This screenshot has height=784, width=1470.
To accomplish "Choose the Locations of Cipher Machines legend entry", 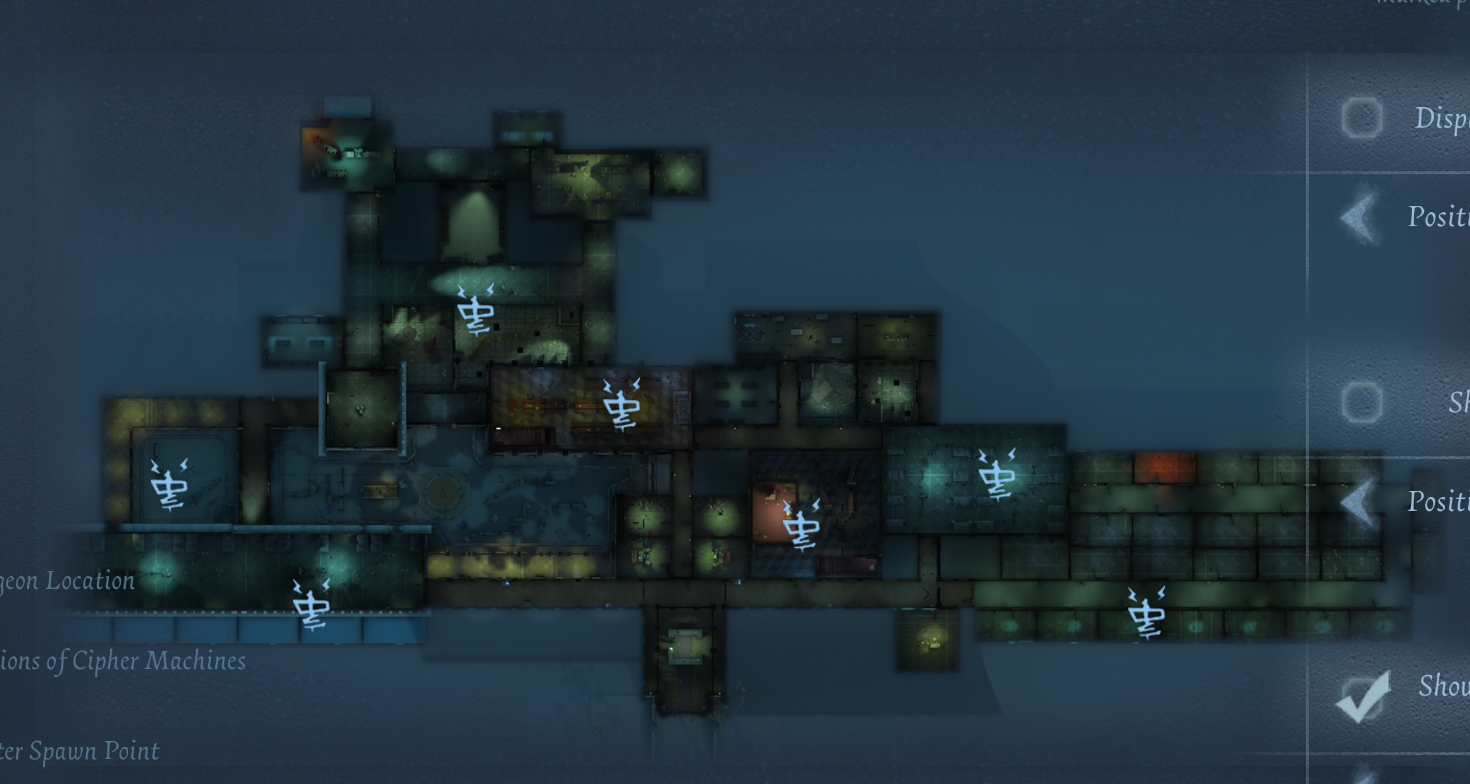I will point(122,661).
